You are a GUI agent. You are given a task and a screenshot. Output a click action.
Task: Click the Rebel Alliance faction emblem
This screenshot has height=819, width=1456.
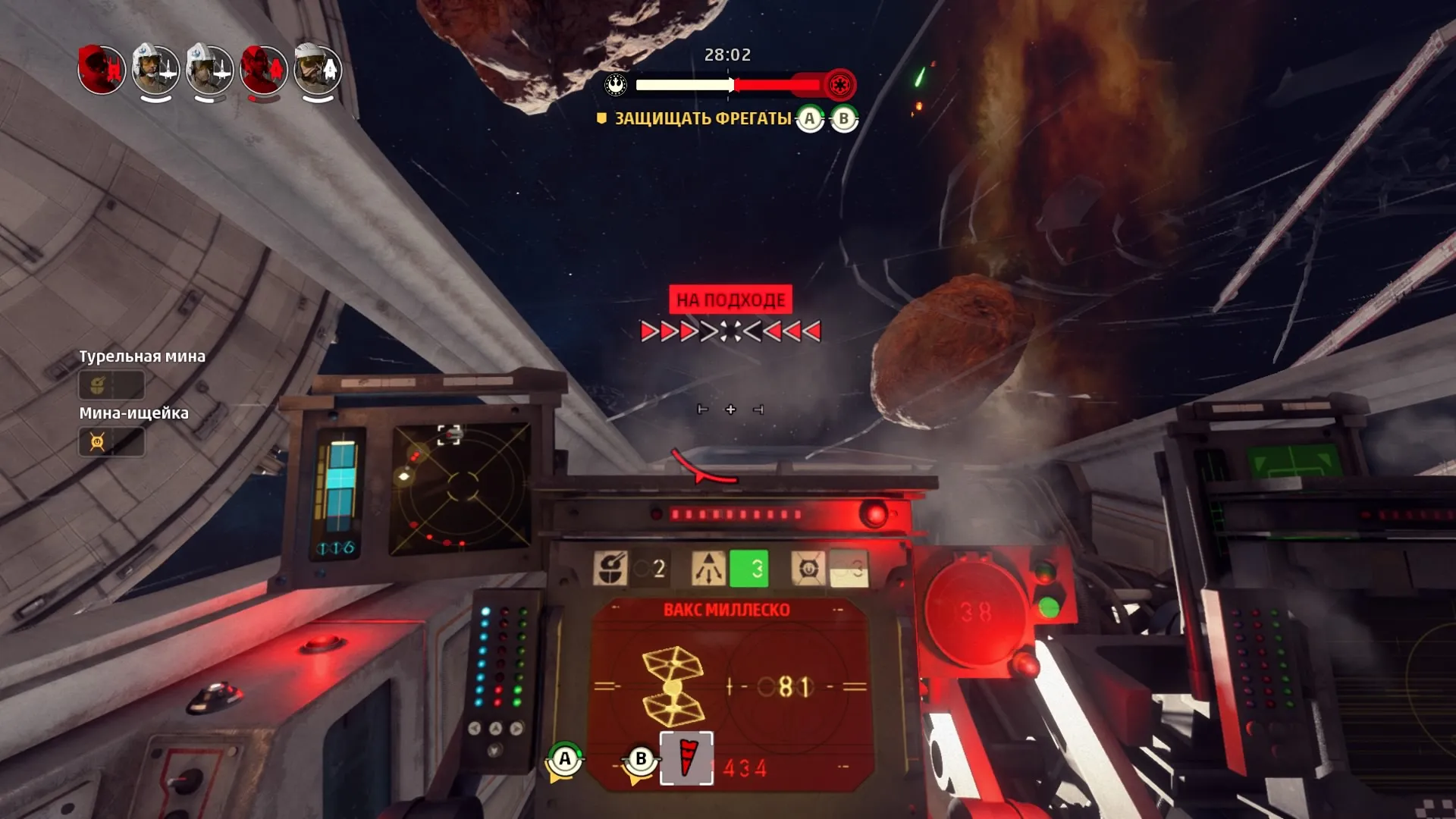(x=616, y=84)
